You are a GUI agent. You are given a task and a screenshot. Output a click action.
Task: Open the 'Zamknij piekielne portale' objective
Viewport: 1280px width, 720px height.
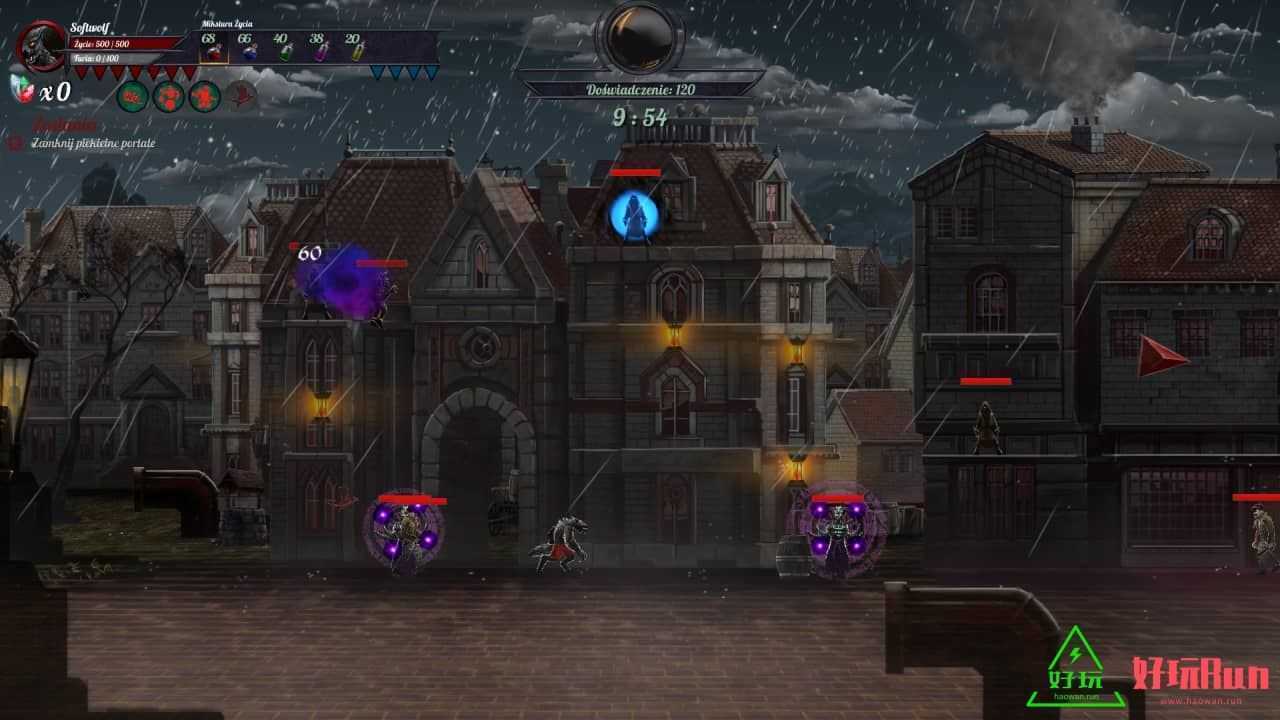point(92,143)
